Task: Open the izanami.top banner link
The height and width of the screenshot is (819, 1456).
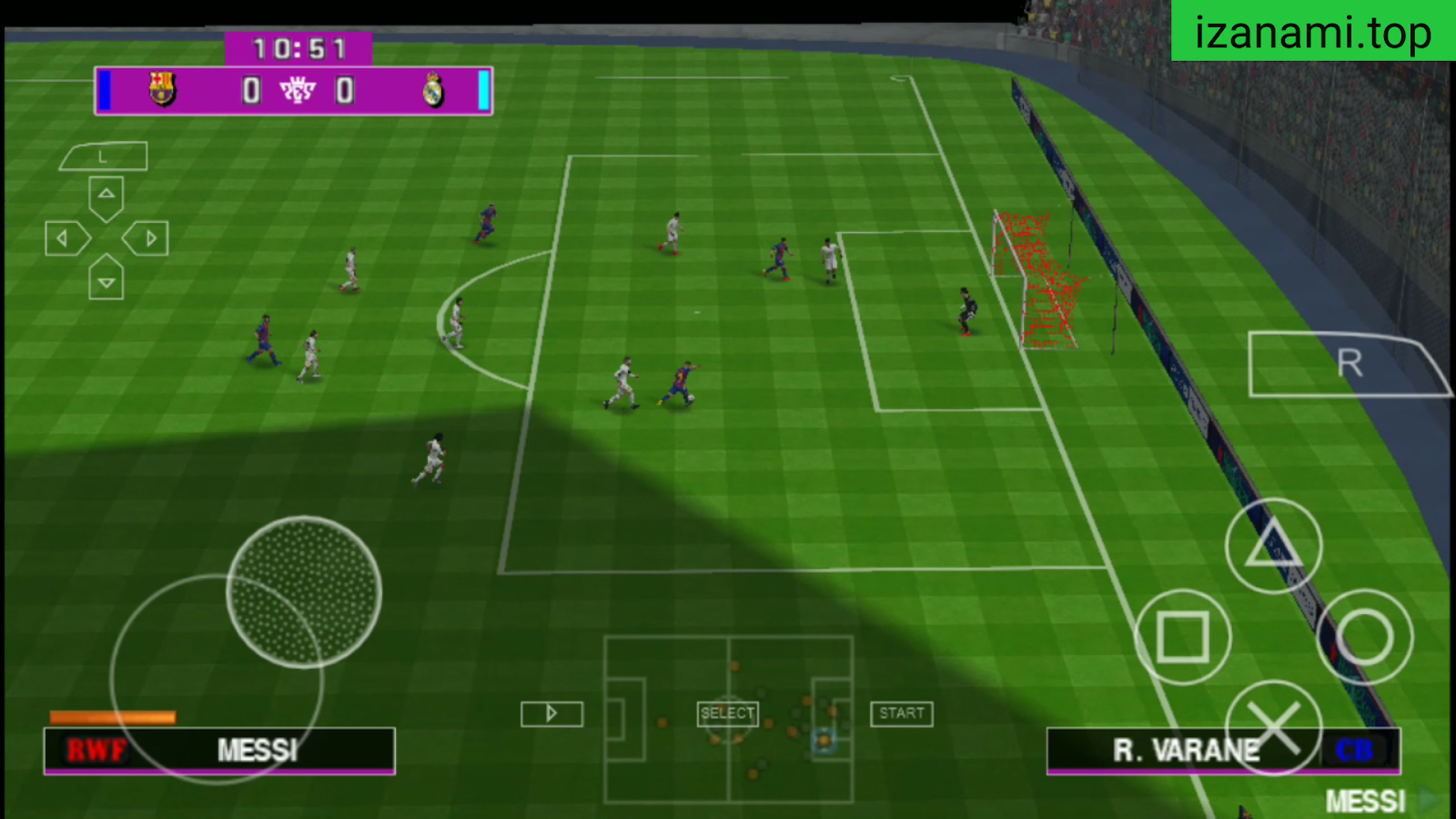Action: (x=1311, y=33)
